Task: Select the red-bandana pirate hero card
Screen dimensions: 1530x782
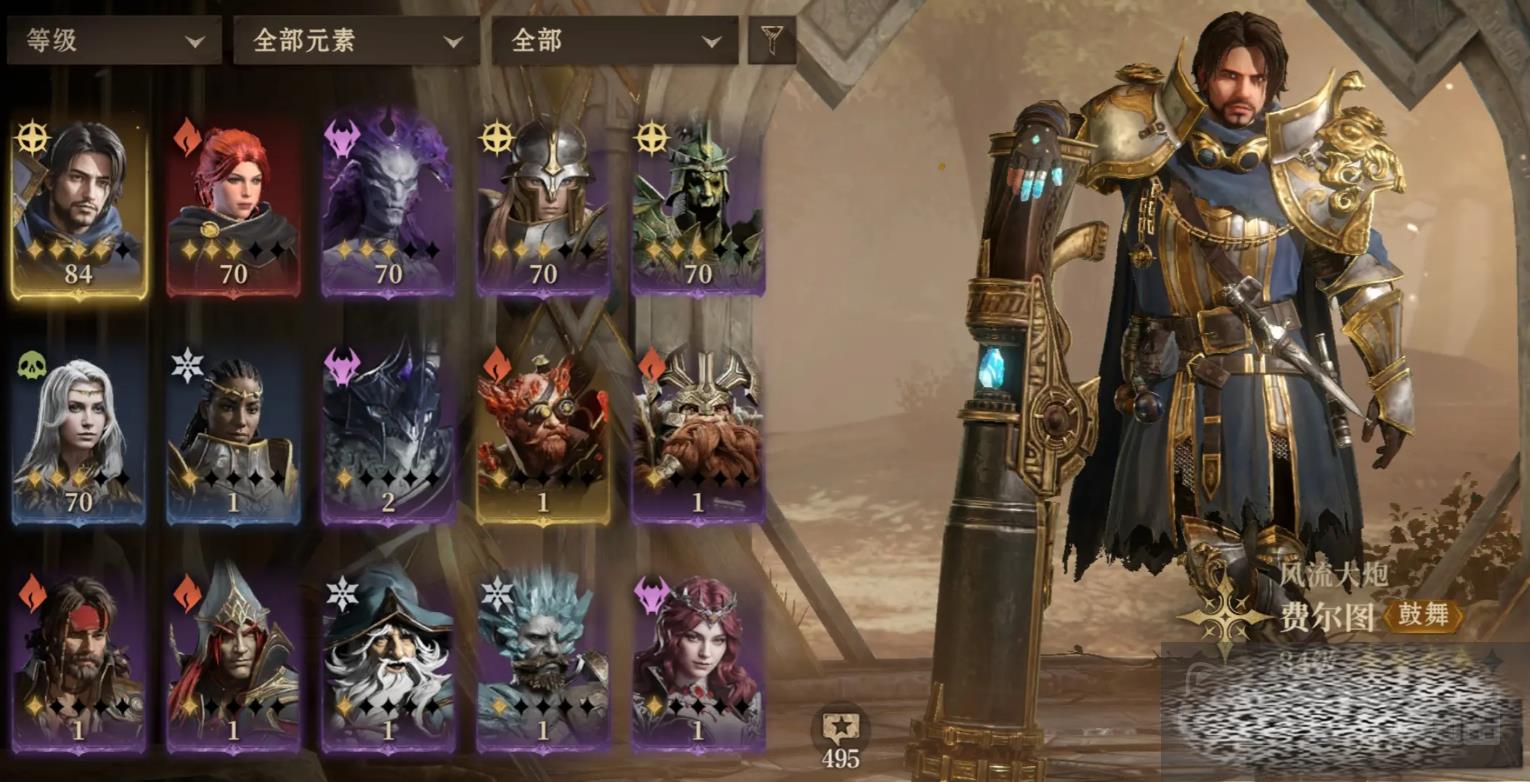Action: coord(79,662)
